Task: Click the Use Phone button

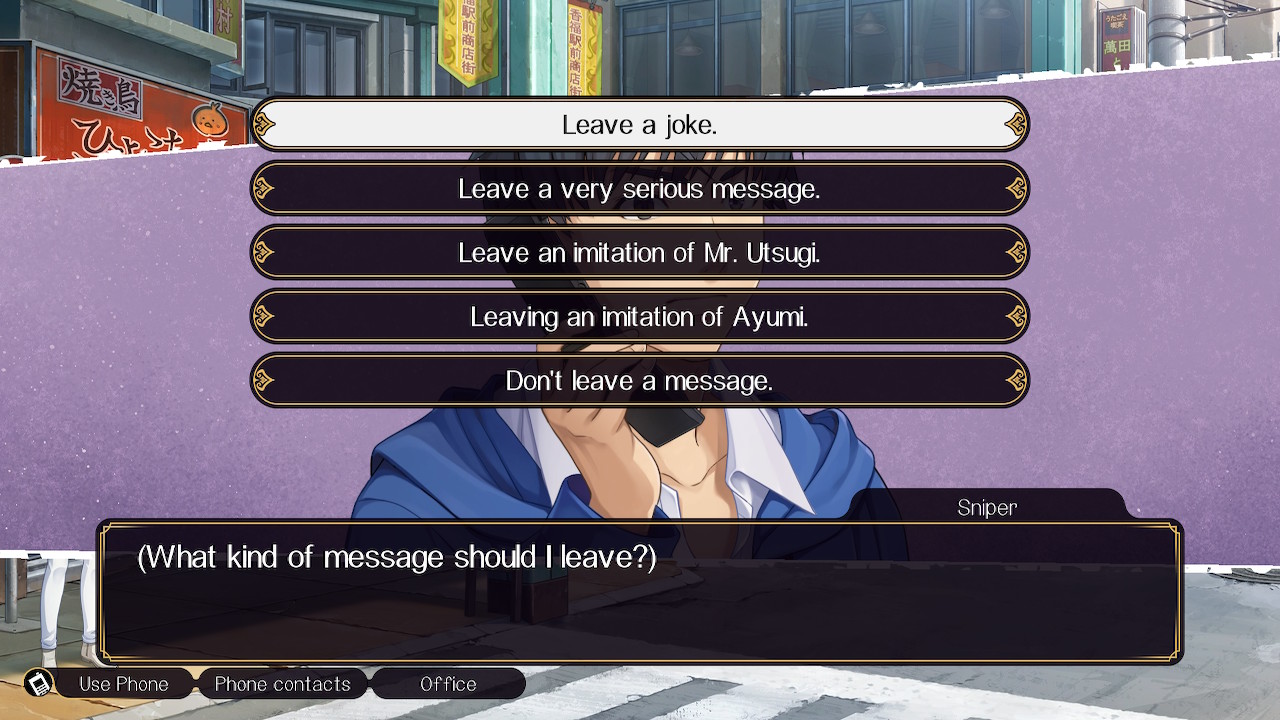Action: [x=123, y=684]
